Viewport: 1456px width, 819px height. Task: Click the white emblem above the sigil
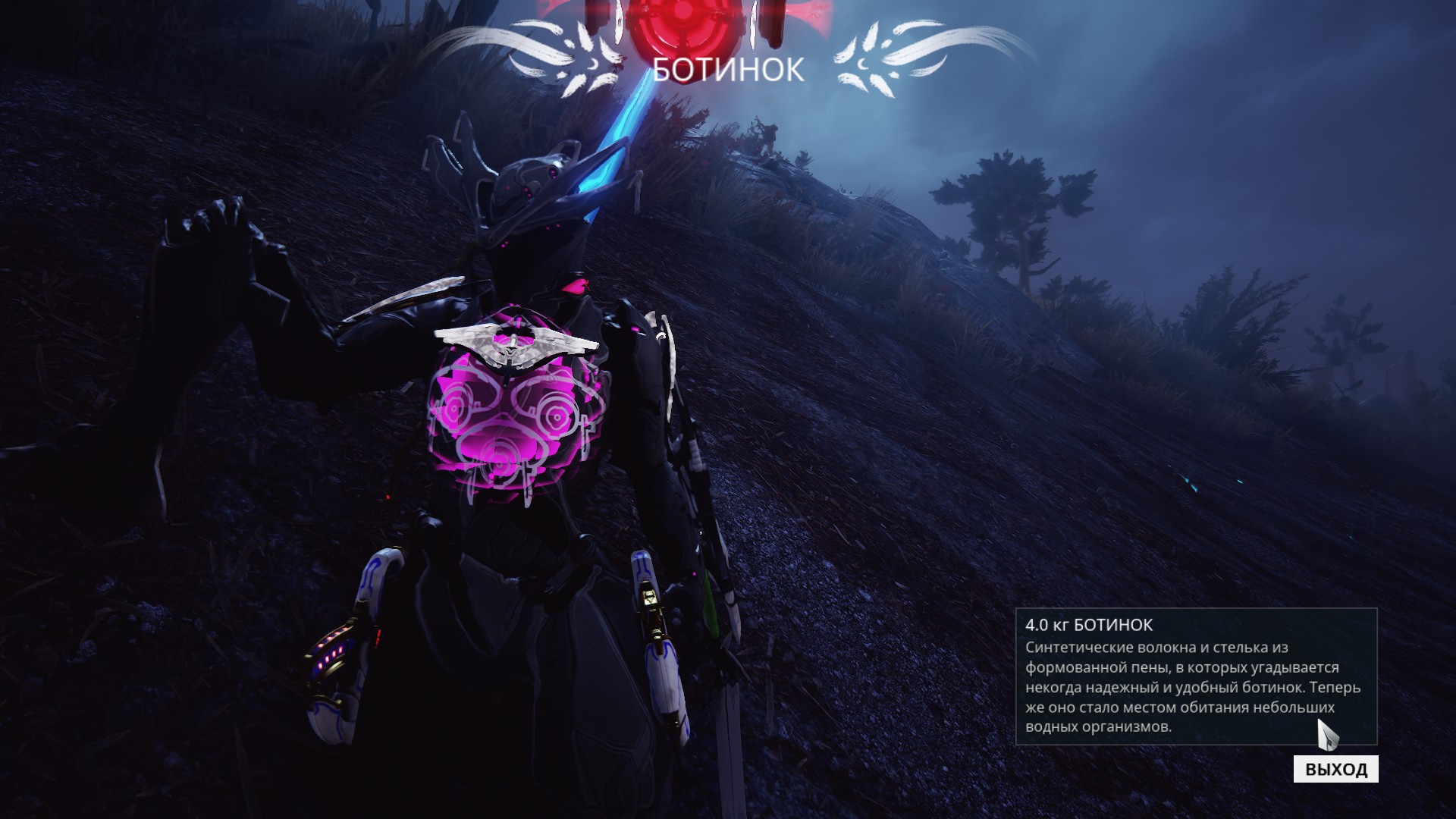(512, 345)
